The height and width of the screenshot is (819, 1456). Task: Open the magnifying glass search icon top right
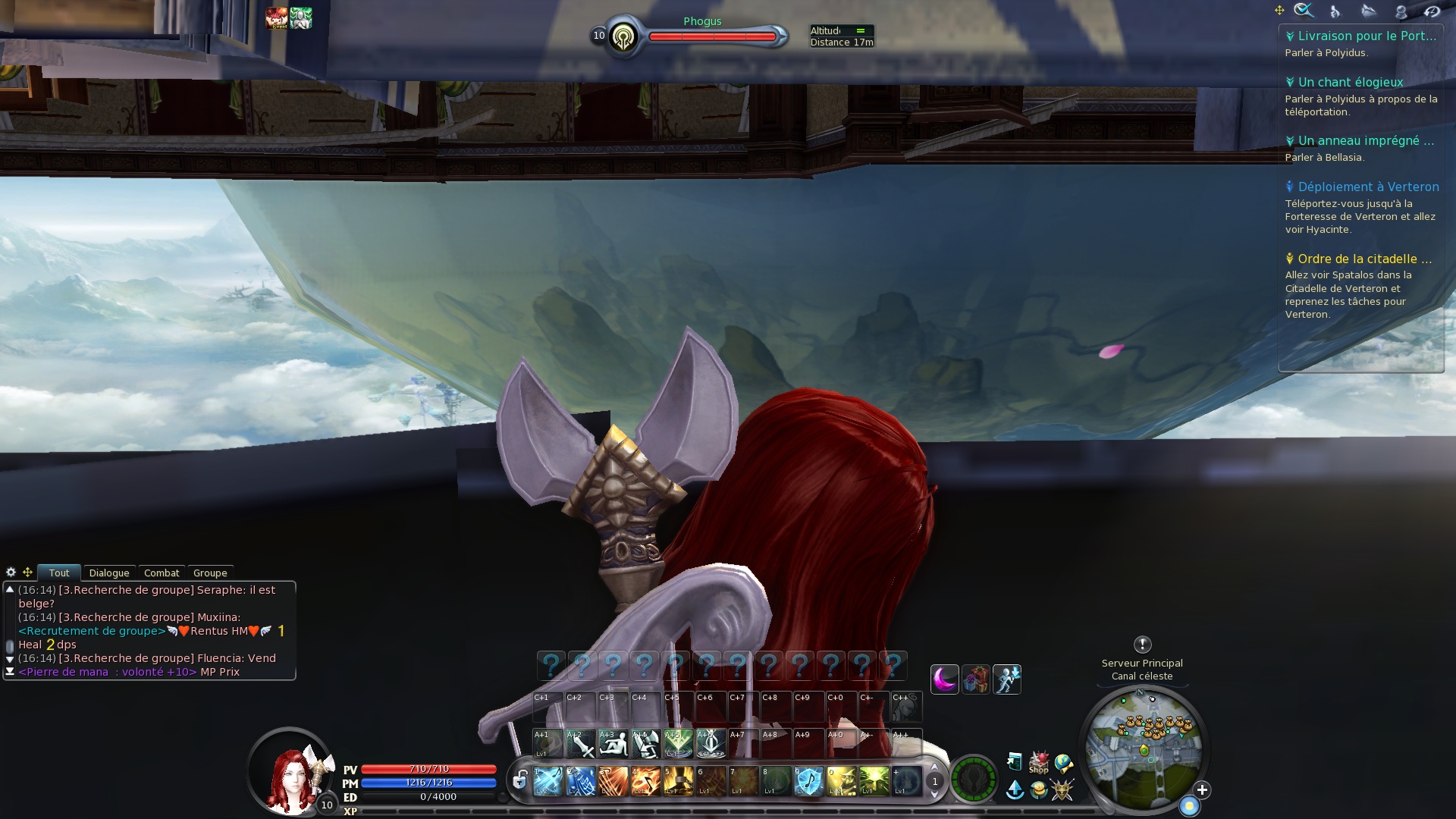tap(1302, 10)
